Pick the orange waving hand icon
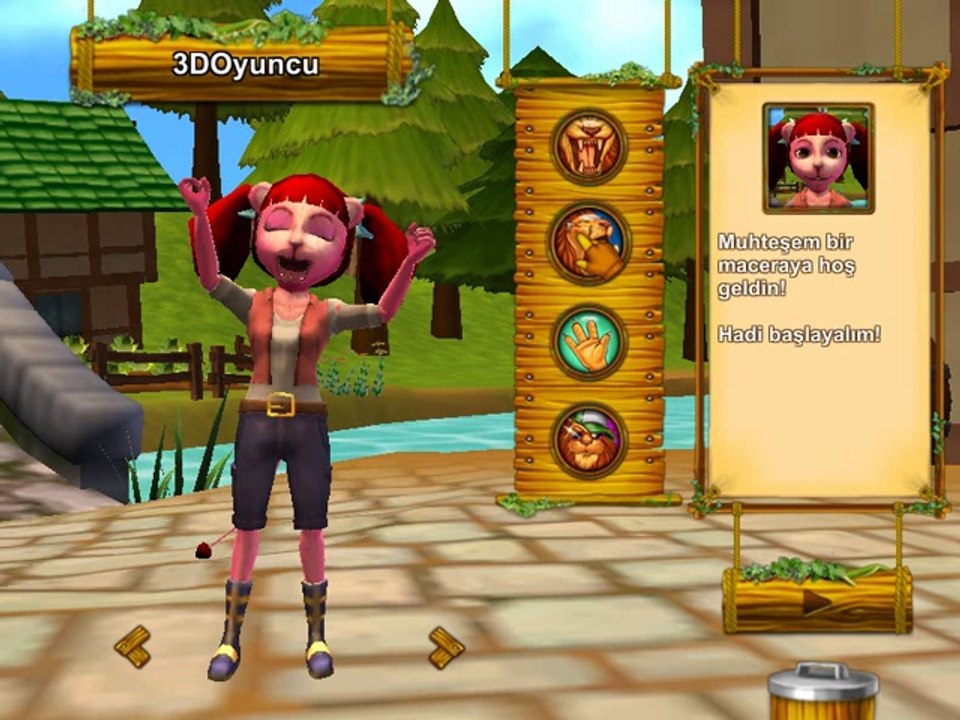The width and height of the screenshot is (960, 720). (x=589, y=342)
